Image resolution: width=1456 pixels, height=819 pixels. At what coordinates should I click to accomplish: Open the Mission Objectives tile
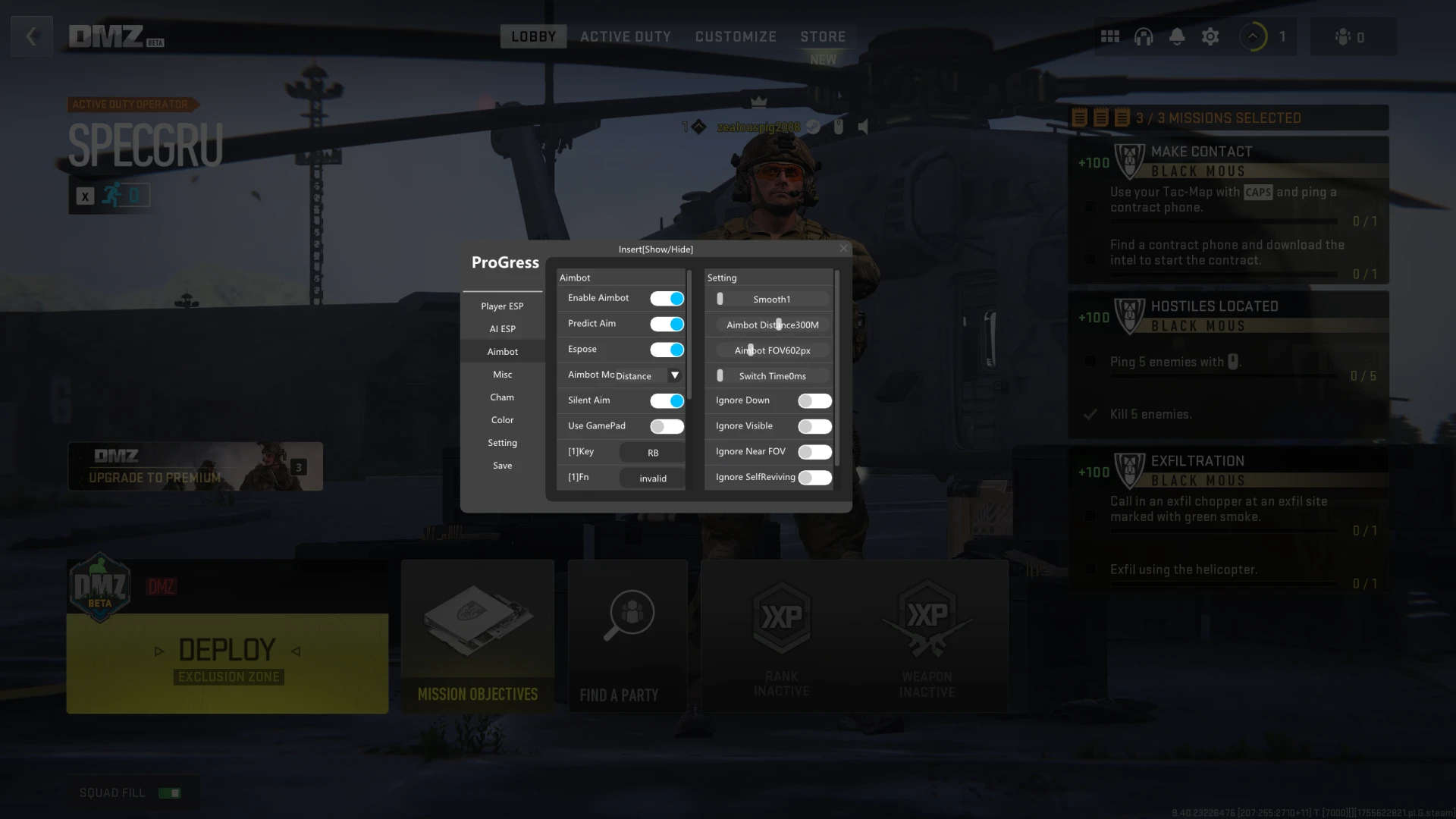tap(478, 635)
